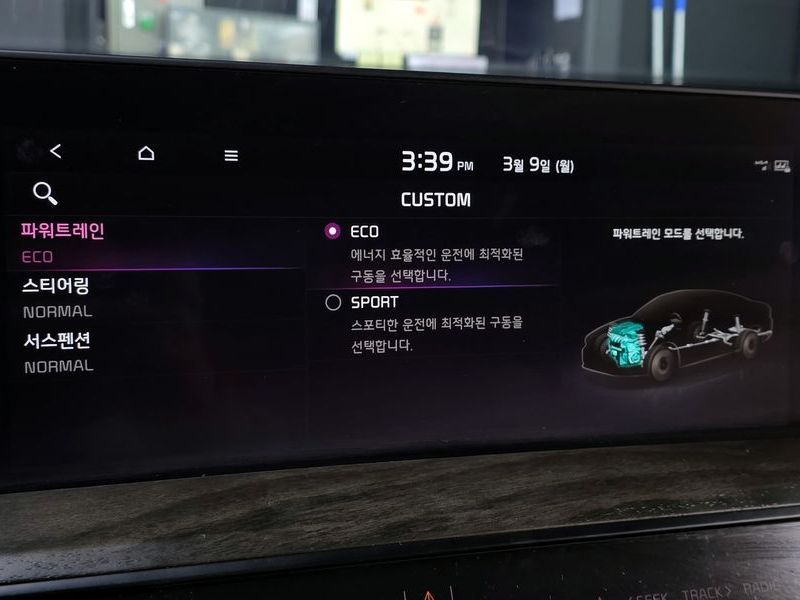Go back with the arrow icon
The width and height of the screenshot is (800, 600).
click(55, 151)
